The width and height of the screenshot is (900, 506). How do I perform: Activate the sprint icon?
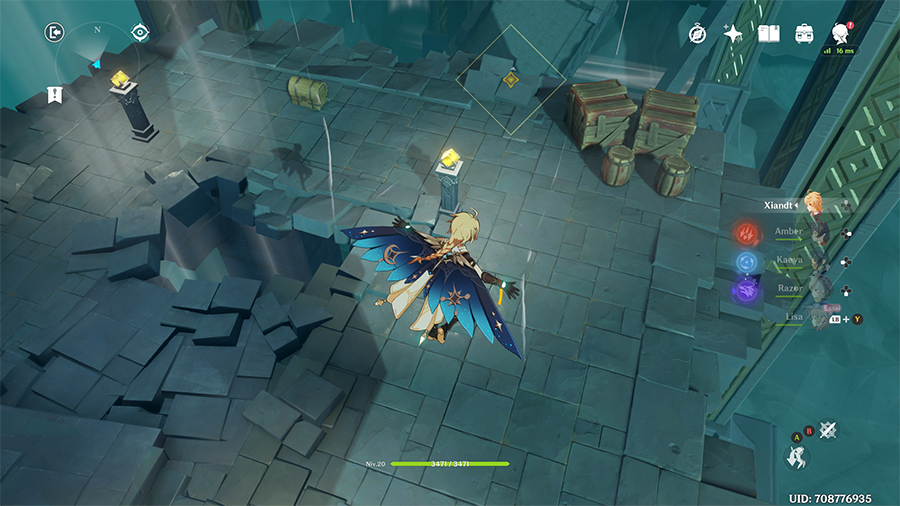(797, 458)
